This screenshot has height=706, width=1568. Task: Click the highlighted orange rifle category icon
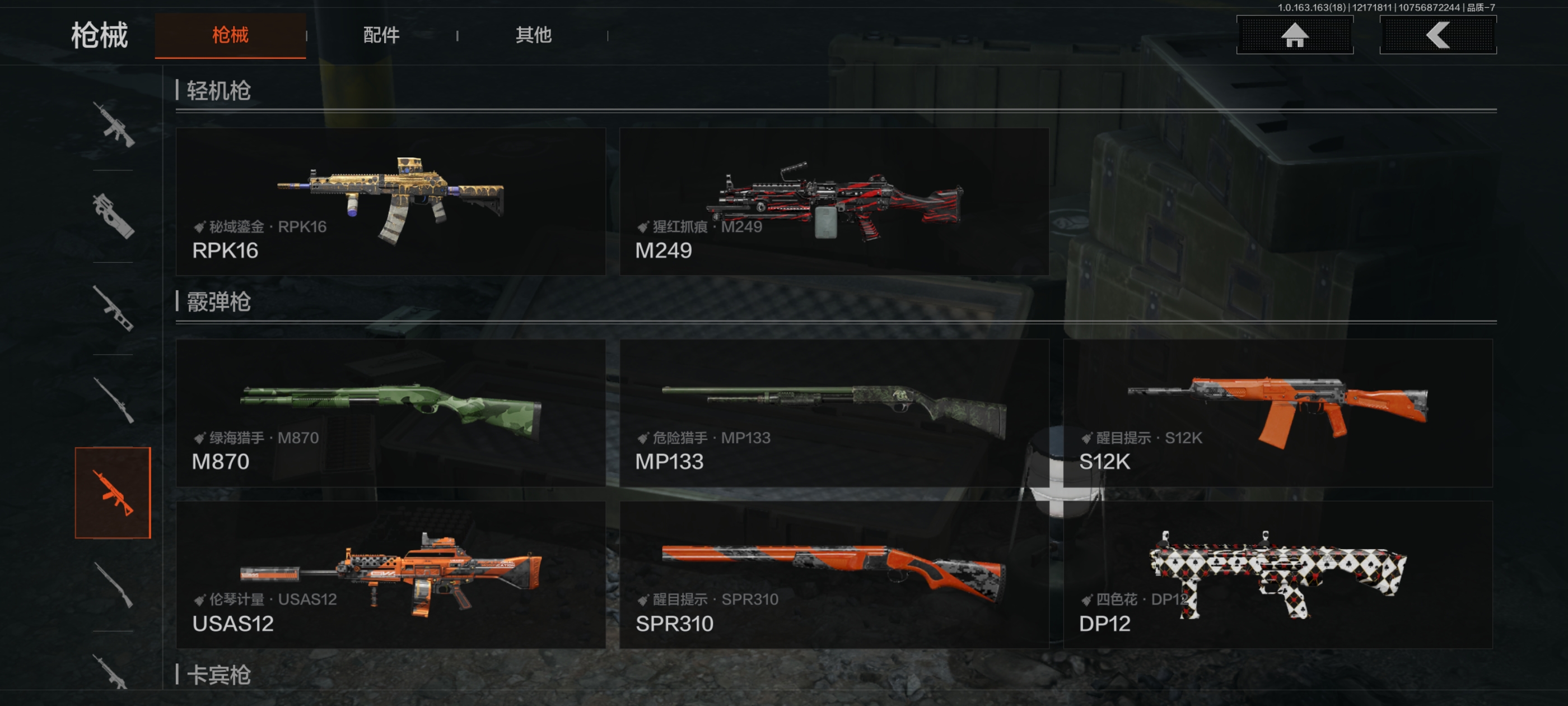[113, 493]
